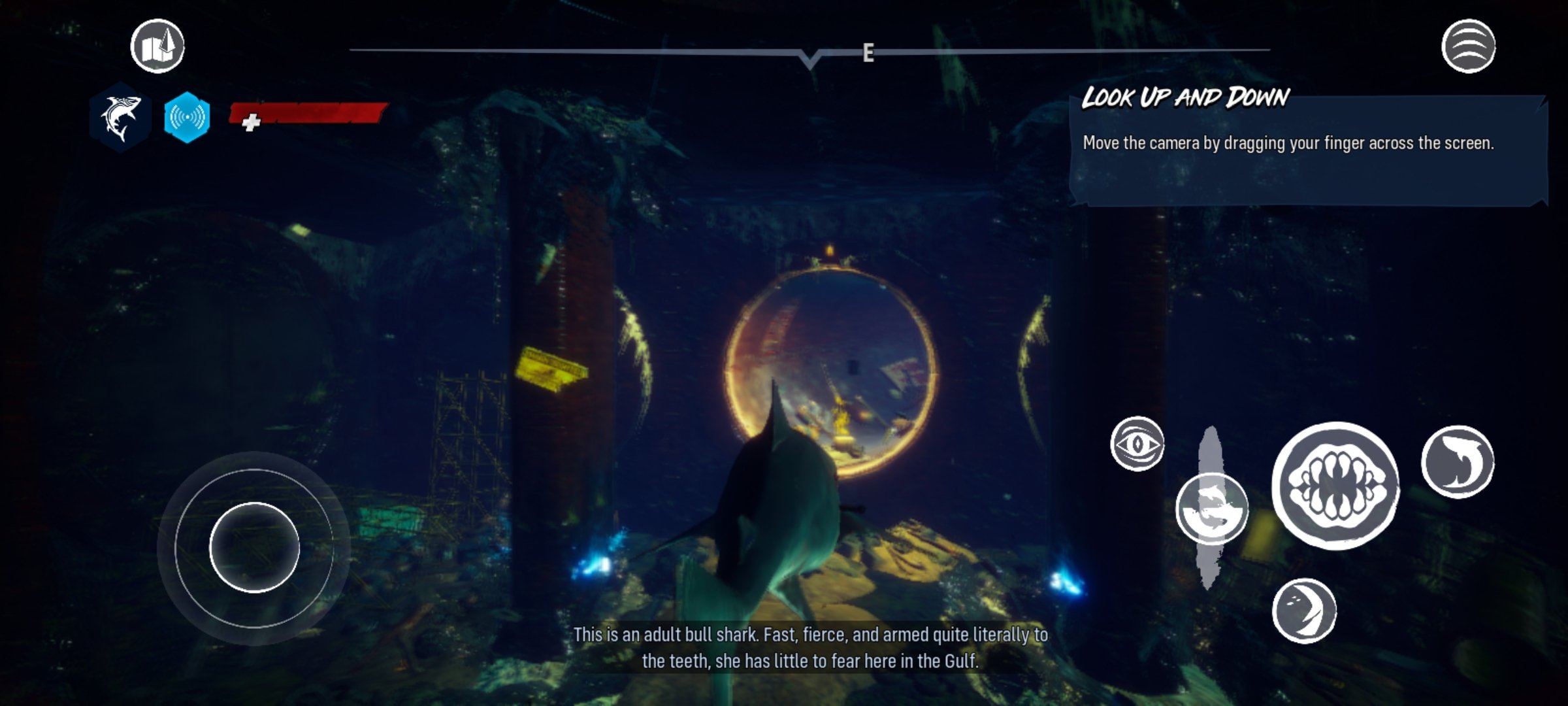Tap the eye lock-on button
Viewport: 1568px width, 706px height.
pos(1137,444)
